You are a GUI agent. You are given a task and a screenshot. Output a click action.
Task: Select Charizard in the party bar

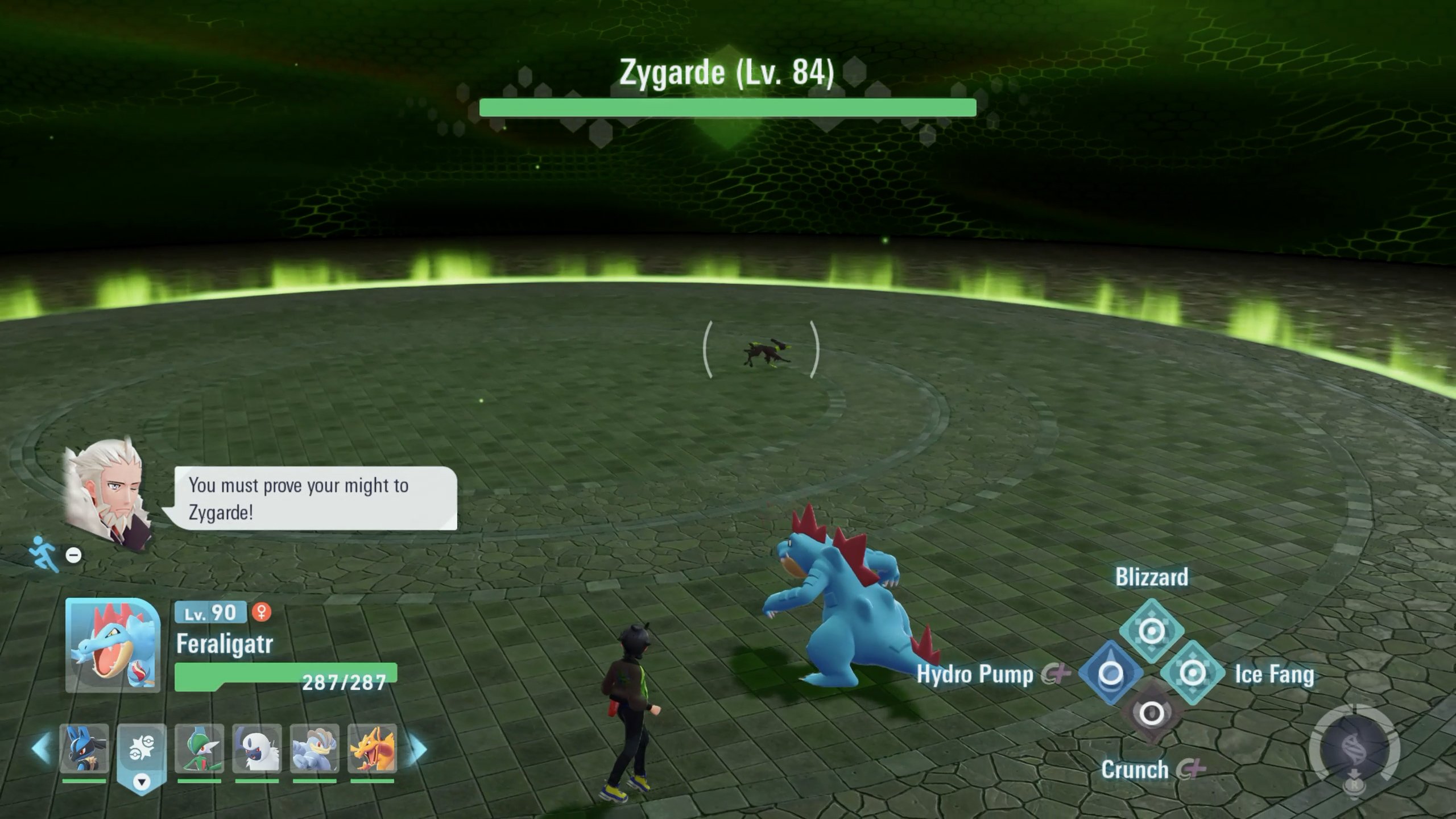click(373, 748)
